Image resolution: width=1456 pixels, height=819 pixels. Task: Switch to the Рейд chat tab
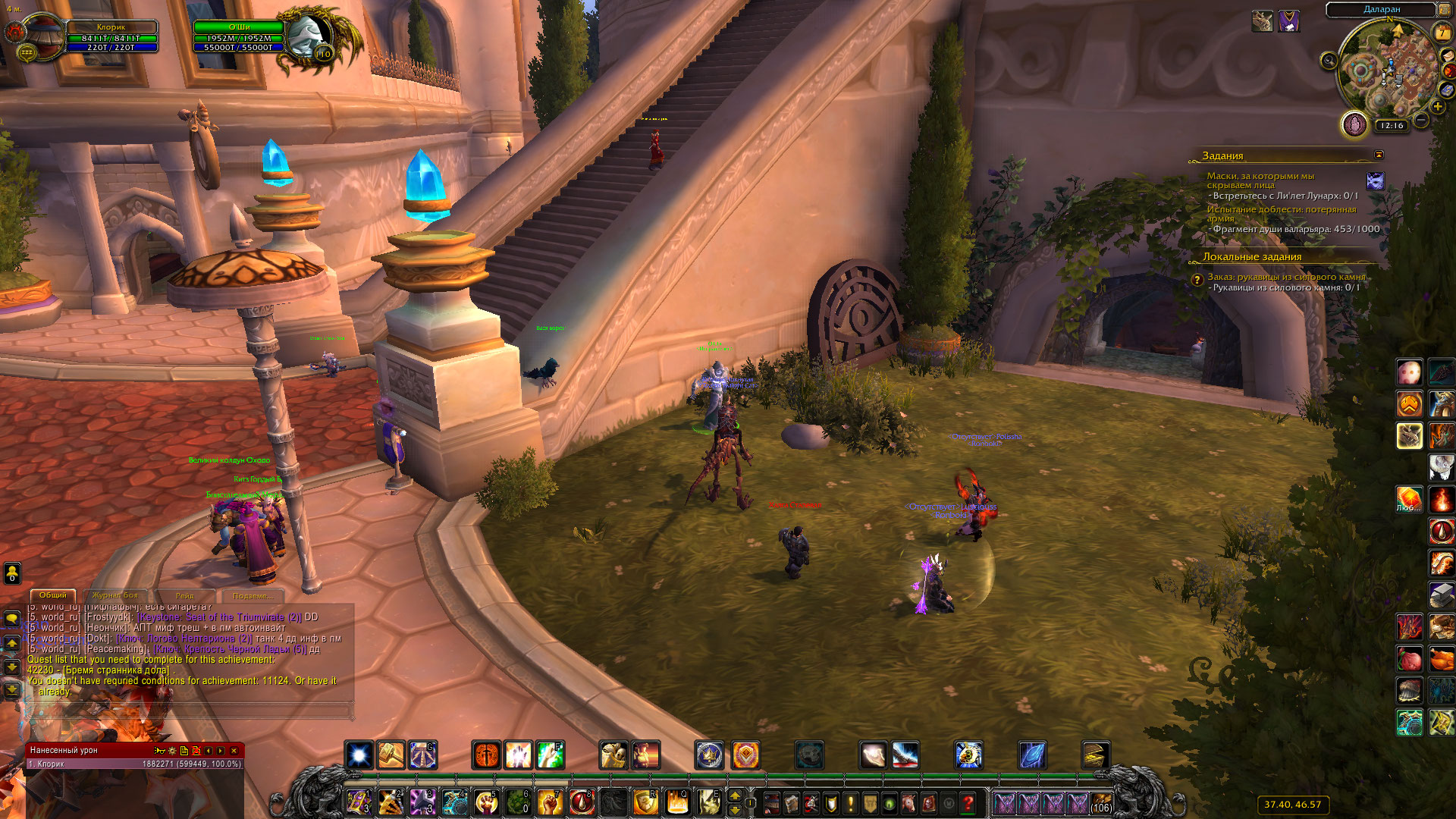[x=185, y=596]
